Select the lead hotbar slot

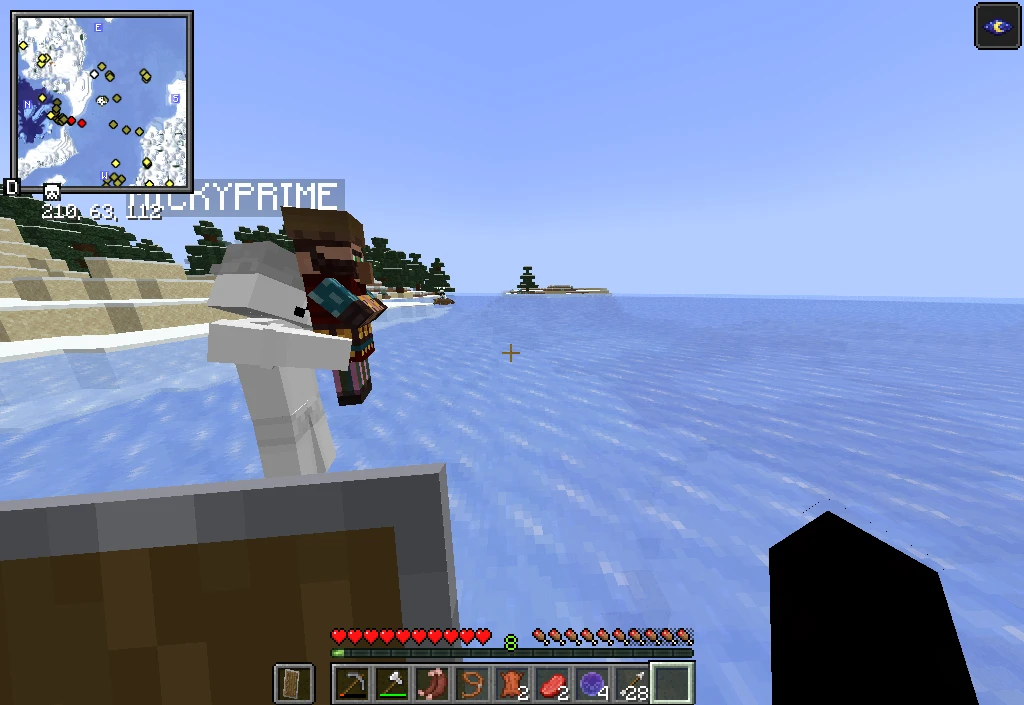point(471,684)
